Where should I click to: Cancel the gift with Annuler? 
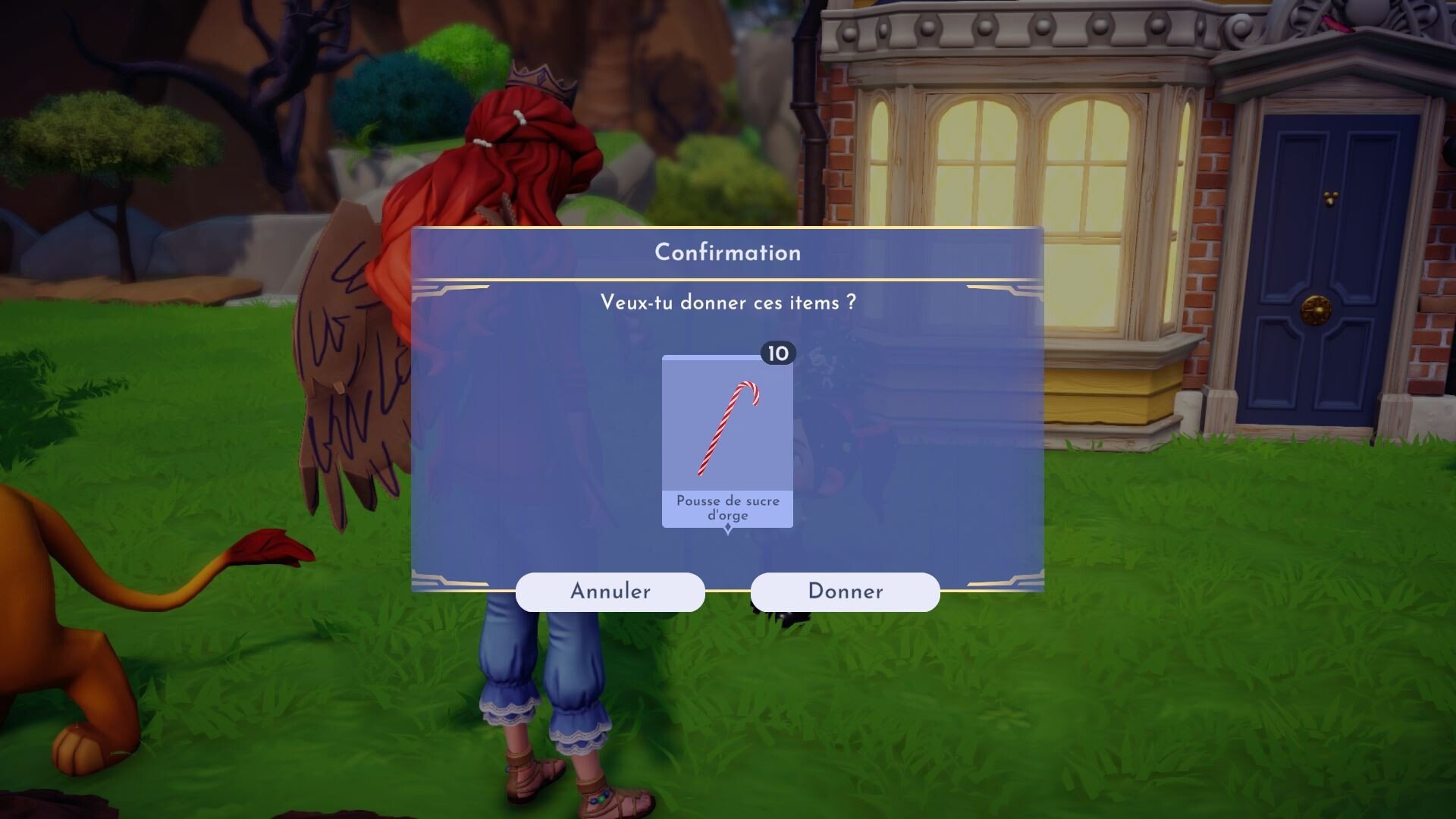610,591
